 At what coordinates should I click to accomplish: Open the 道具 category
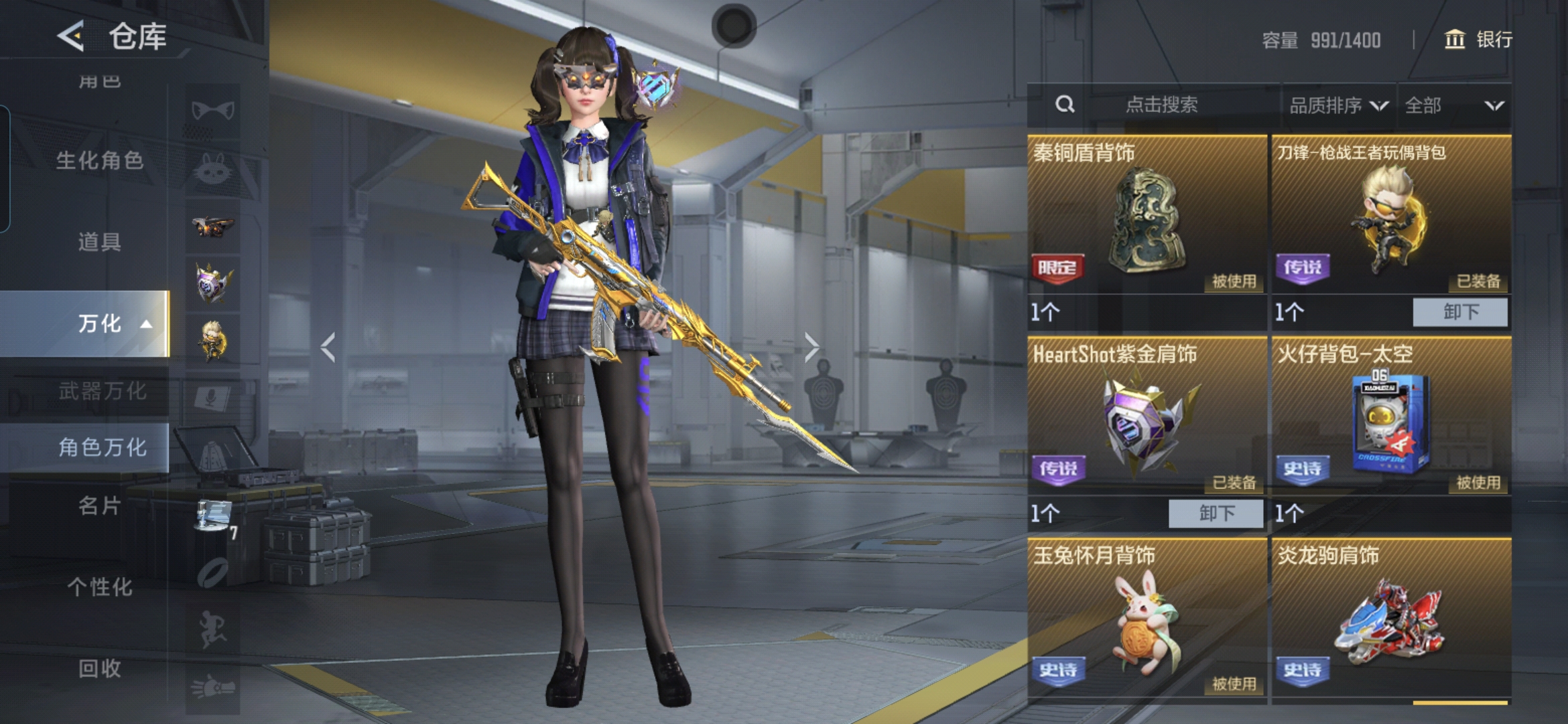coord(100,242)
